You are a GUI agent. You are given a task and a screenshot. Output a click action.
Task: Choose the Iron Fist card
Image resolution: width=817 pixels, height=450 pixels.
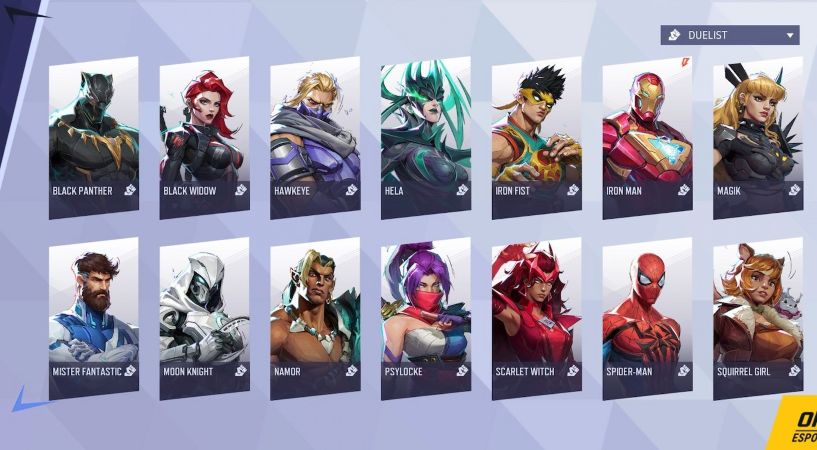[x=536, y=135]
